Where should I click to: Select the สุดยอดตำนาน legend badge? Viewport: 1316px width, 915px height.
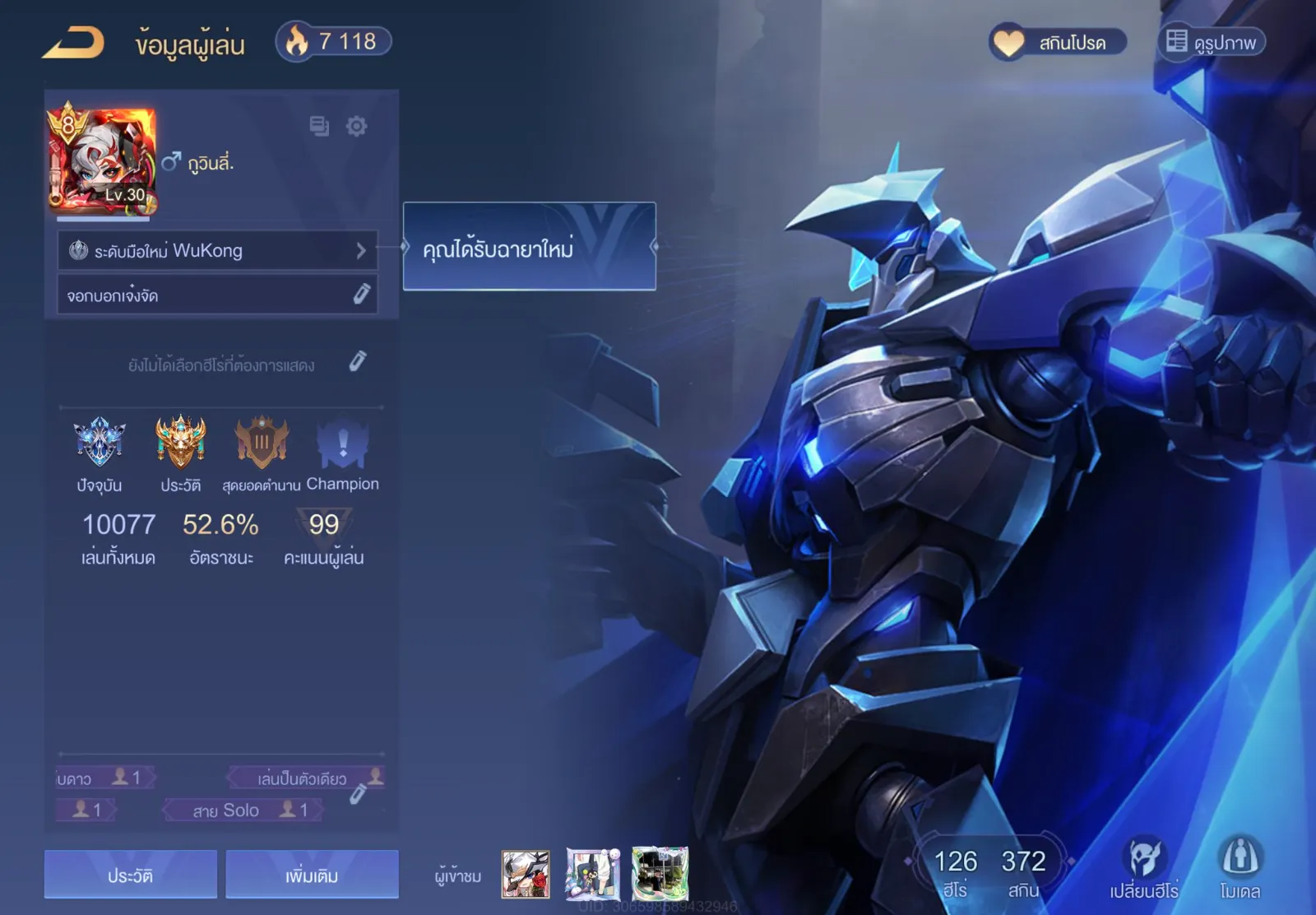(262, 443)
